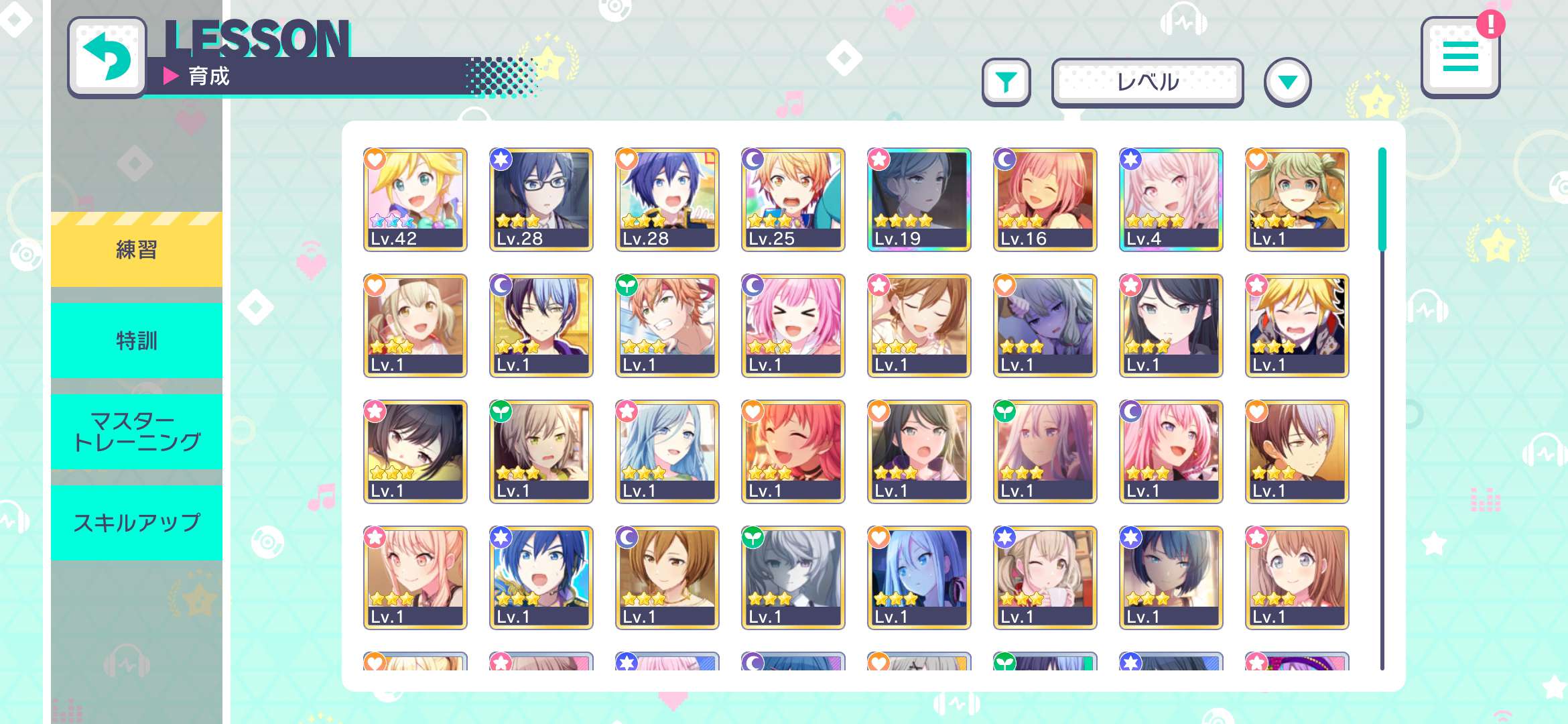Toggle sort order with the triangle button
1568x724 pixels.
1287,82
